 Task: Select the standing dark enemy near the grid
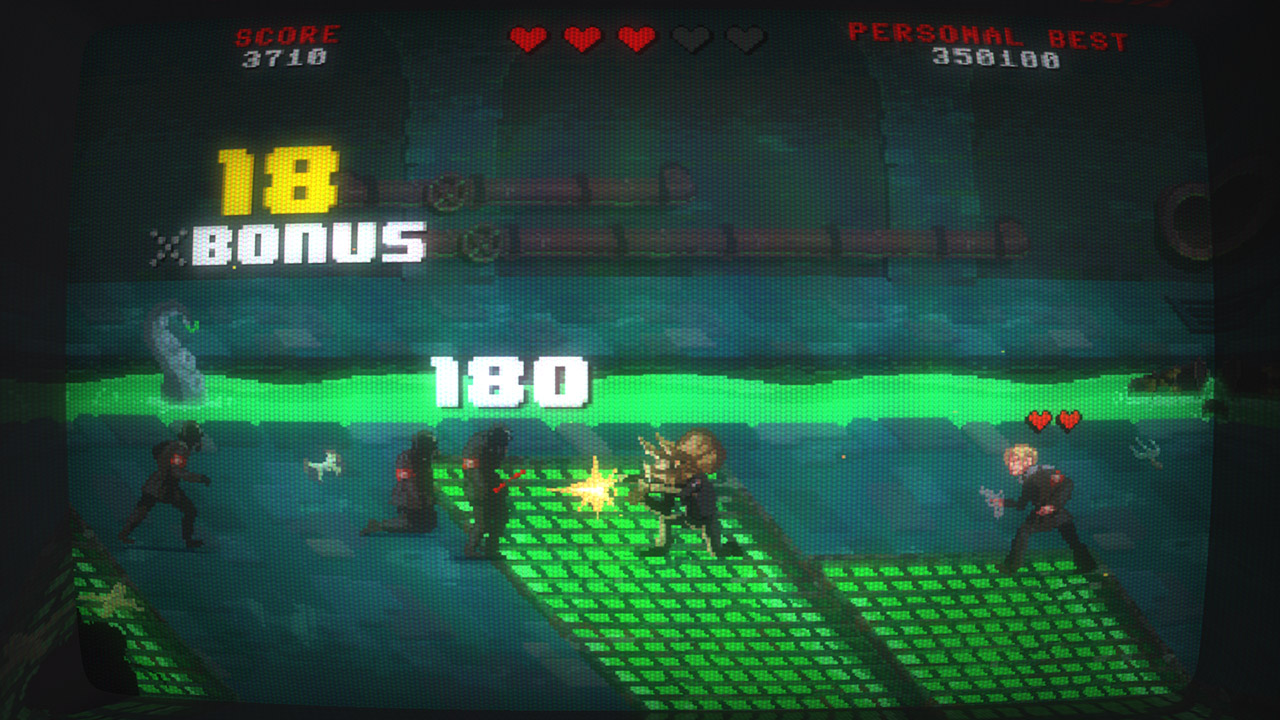coord(487,490)
